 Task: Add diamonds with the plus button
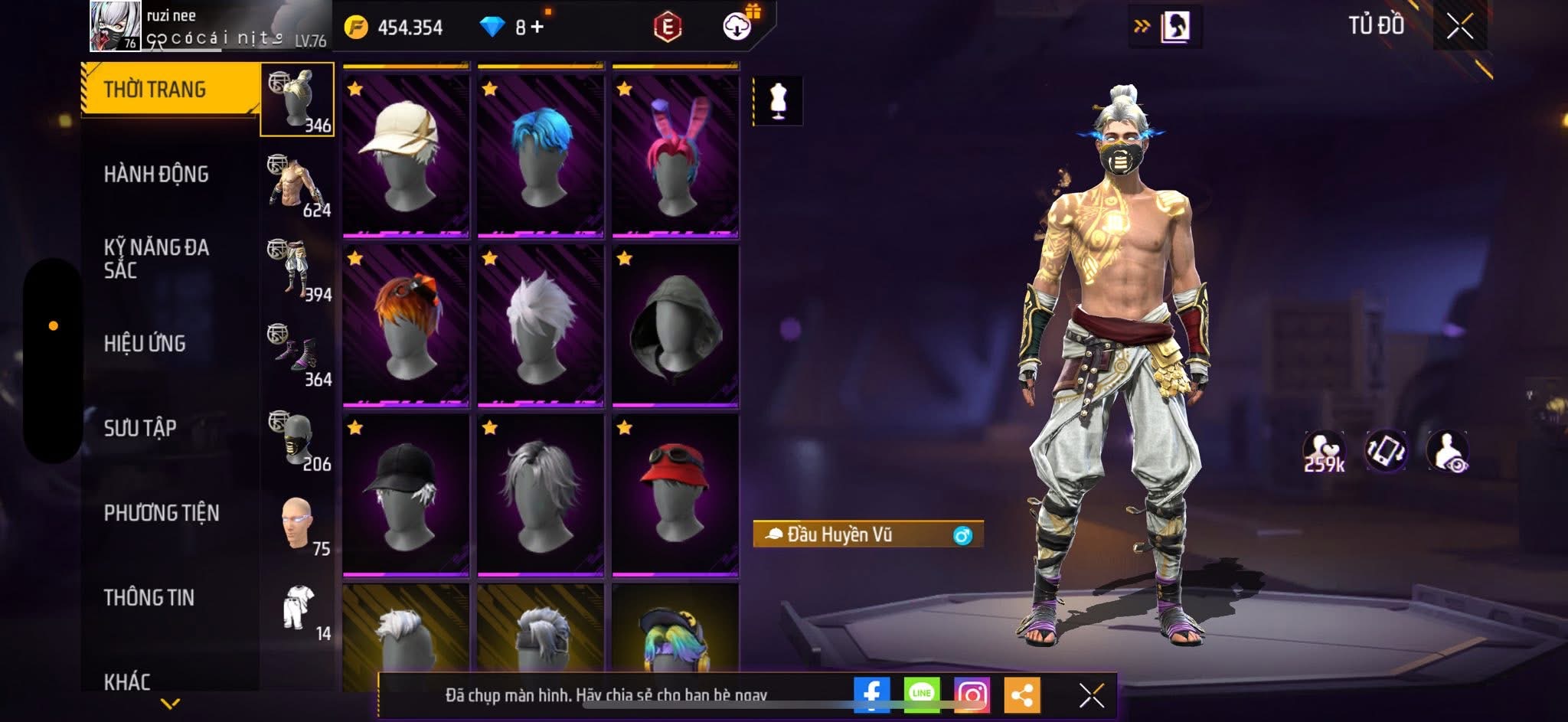(x=537, y=28)
